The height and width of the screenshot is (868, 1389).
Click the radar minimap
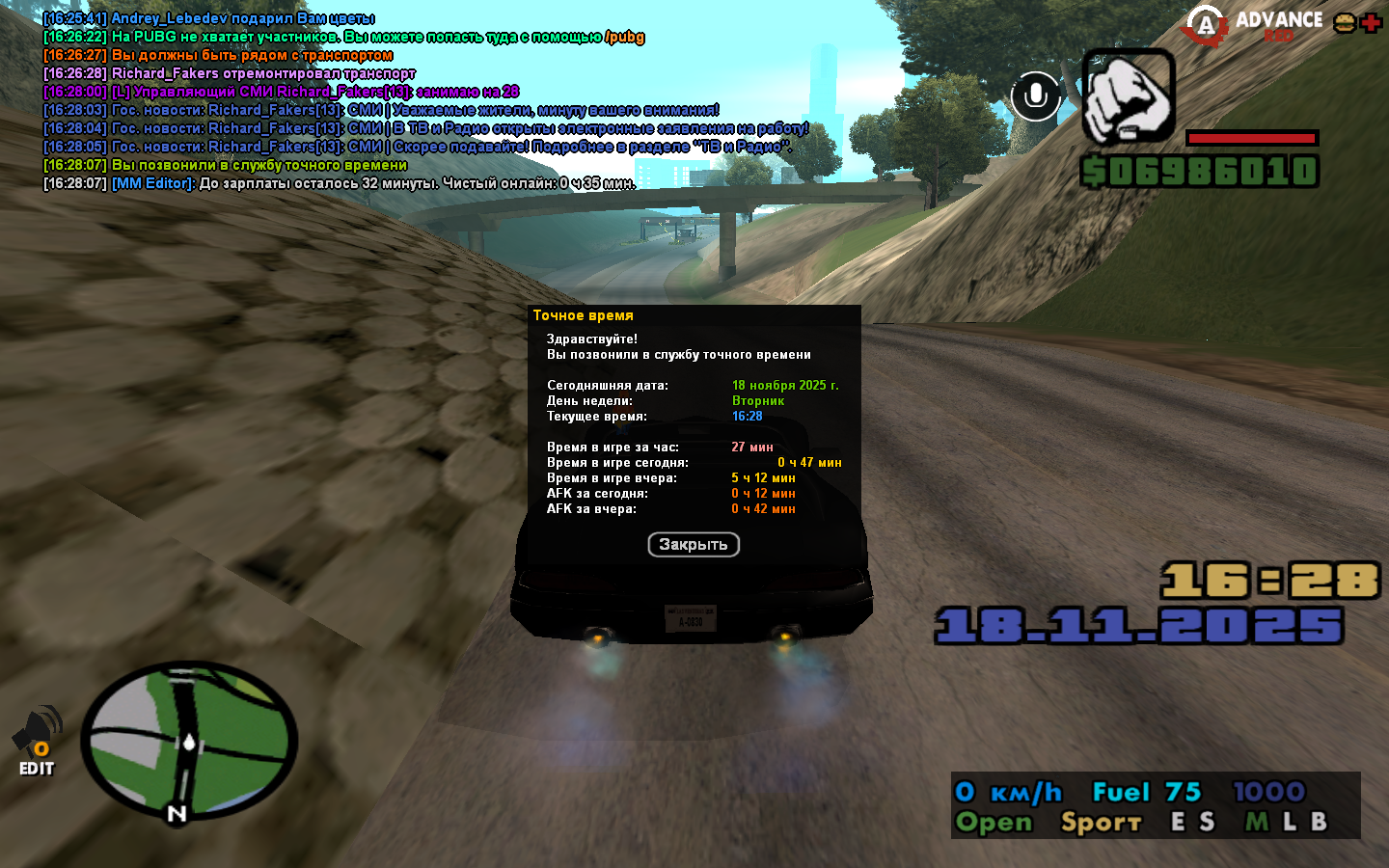pos(189,741)
